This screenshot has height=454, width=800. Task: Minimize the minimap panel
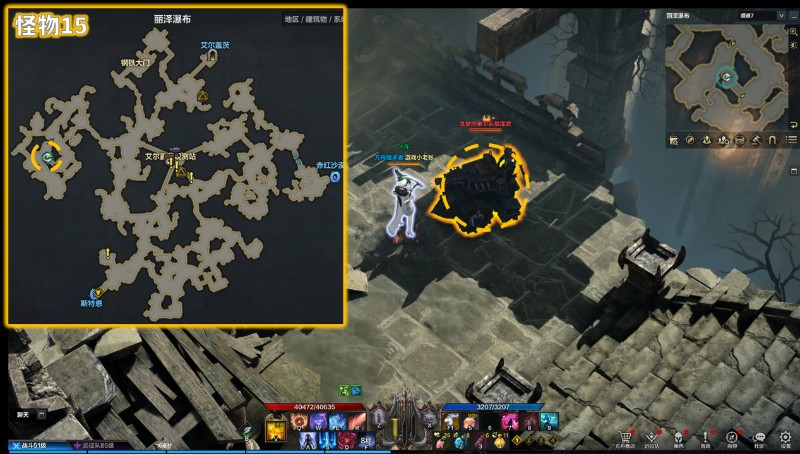(x=792, y=15)
